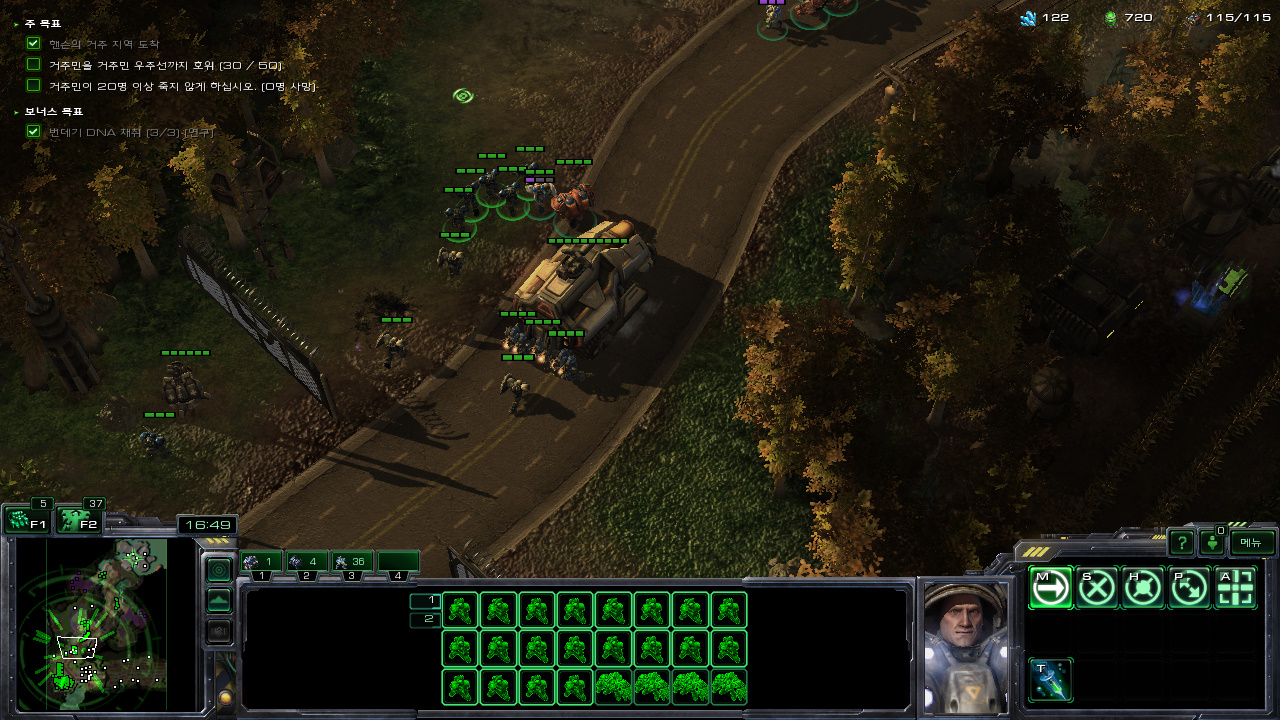Select all army units with F2
This screenshot has height=720, width=1280.
(80, 520)
